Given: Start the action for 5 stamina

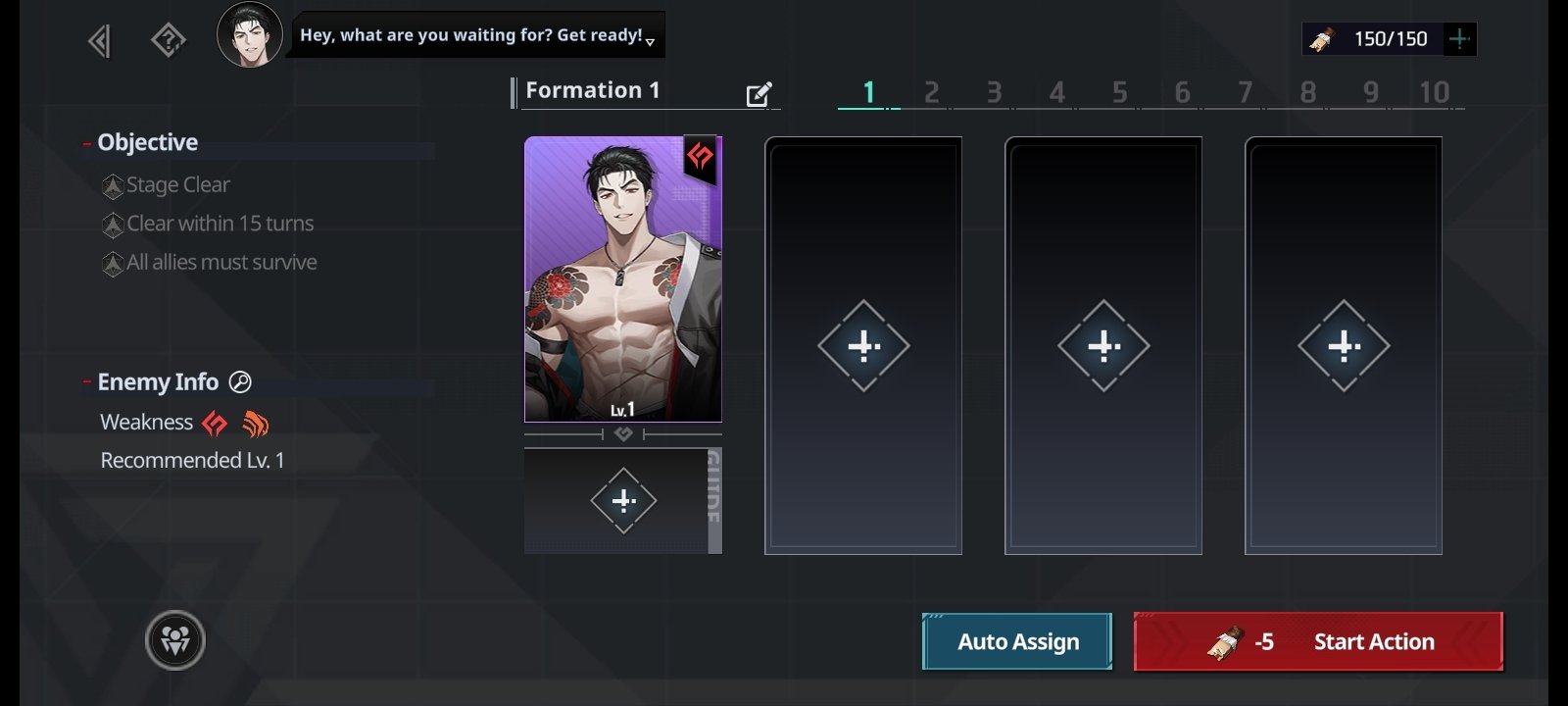Looking at the screenshot, I should click(x=1318, y=641).
